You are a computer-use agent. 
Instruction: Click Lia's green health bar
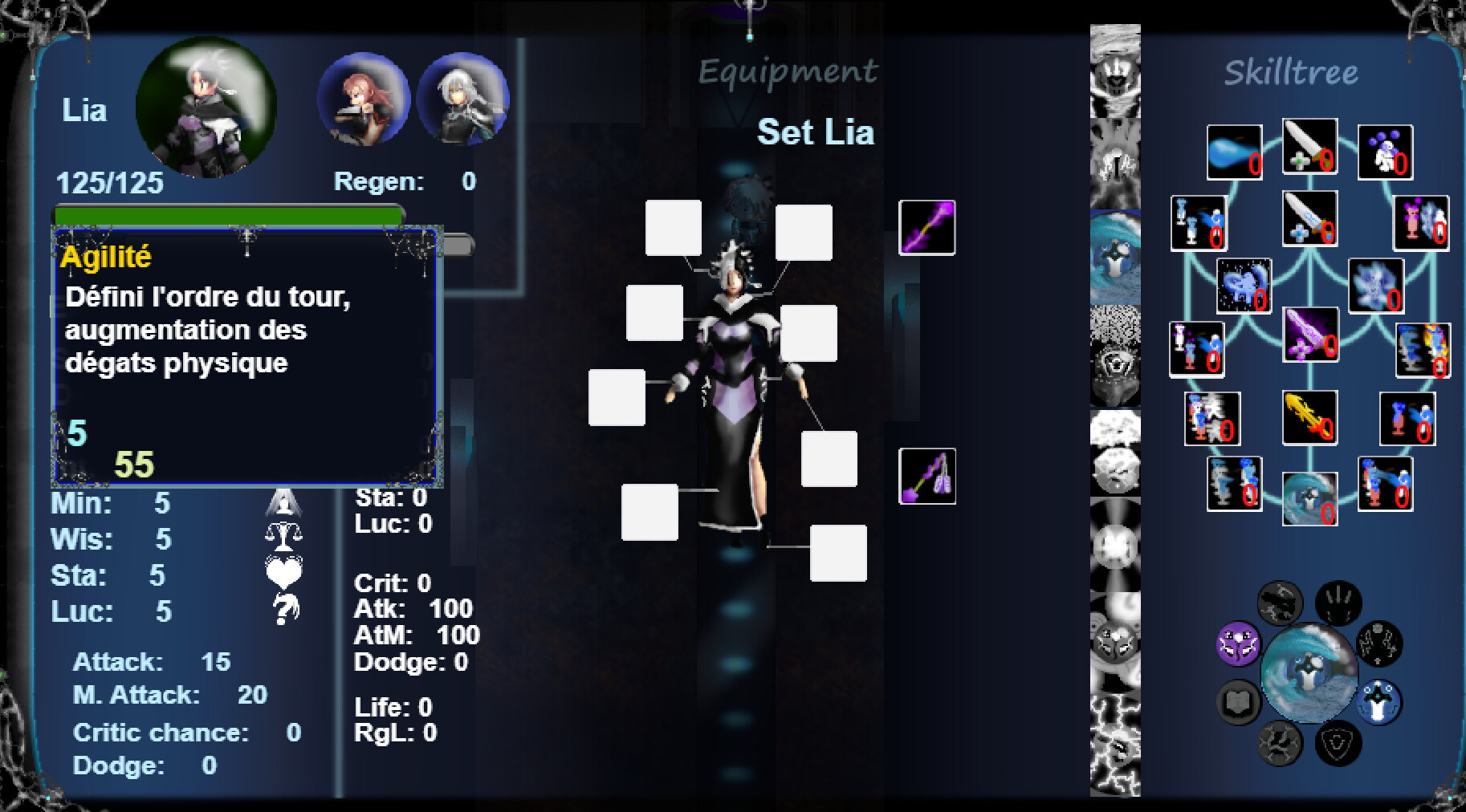(227, 213)
